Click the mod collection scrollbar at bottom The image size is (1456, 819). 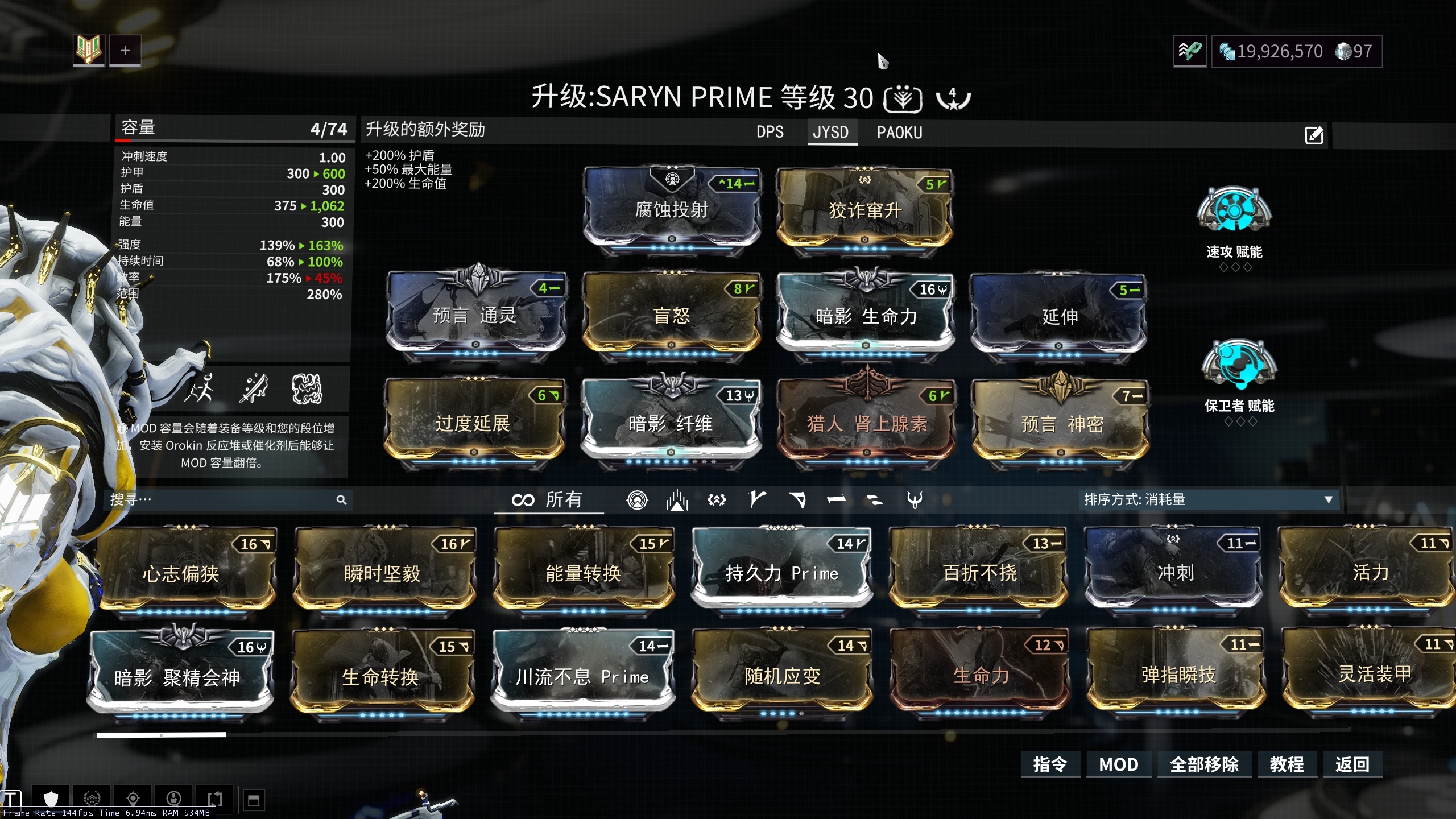(162, 734)
